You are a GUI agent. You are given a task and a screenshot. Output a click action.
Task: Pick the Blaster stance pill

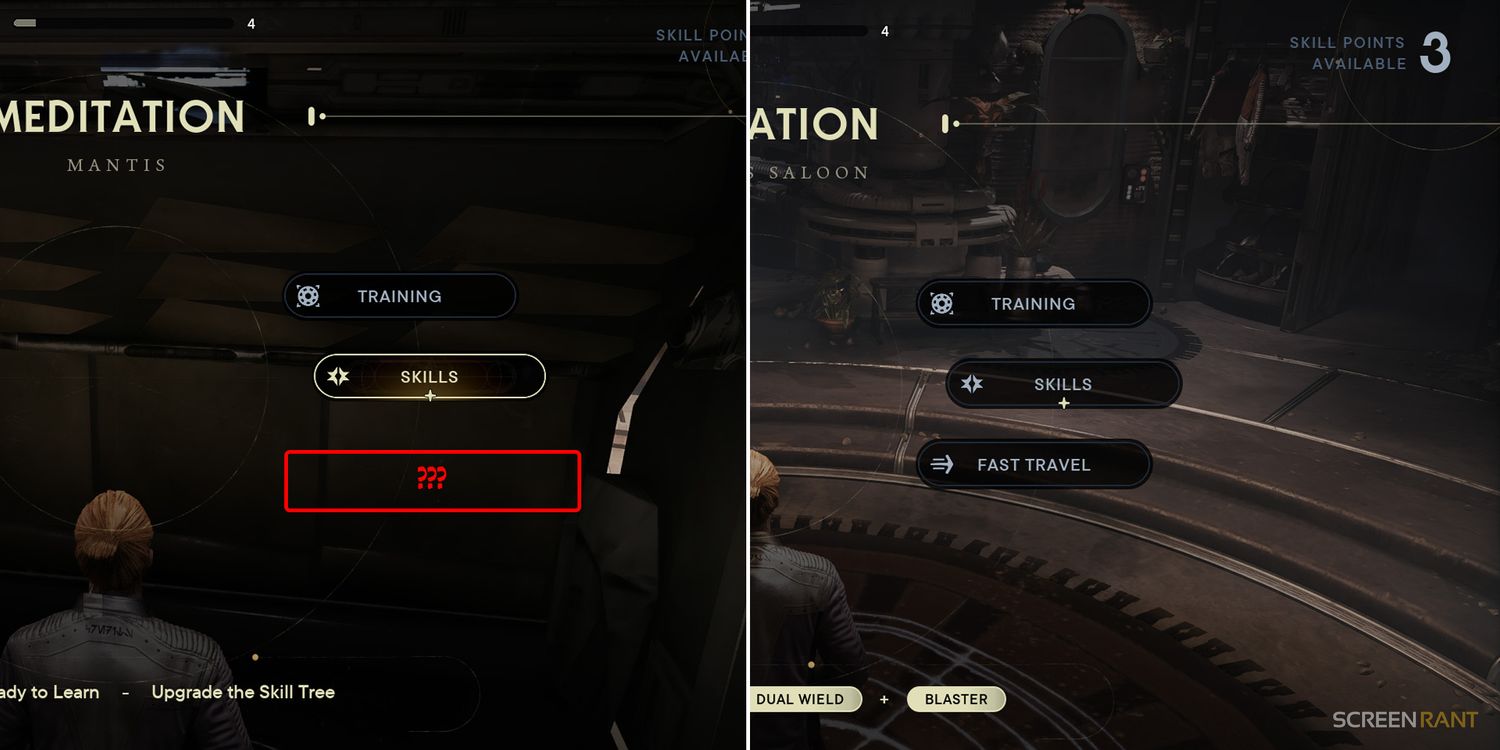pyautogui.click(x=956, y=699)
